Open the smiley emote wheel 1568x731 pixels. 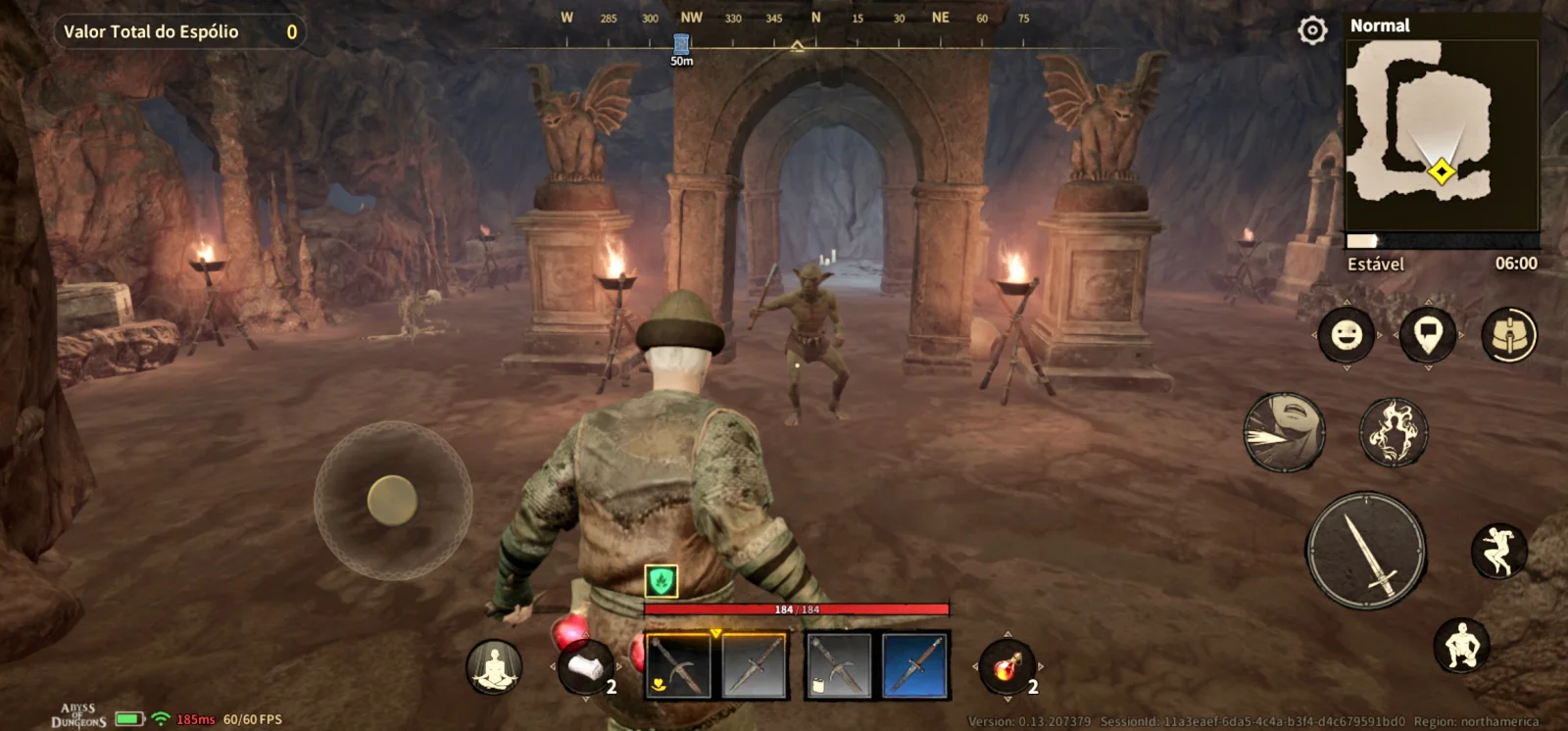click(1347, 335)
